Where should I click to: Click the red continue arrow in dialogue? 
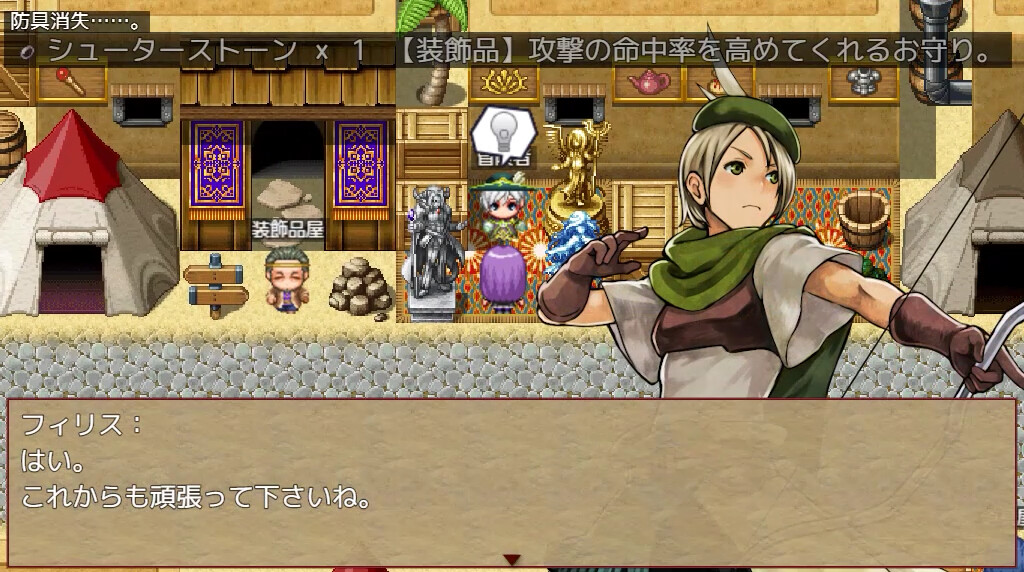click(512, 560)
